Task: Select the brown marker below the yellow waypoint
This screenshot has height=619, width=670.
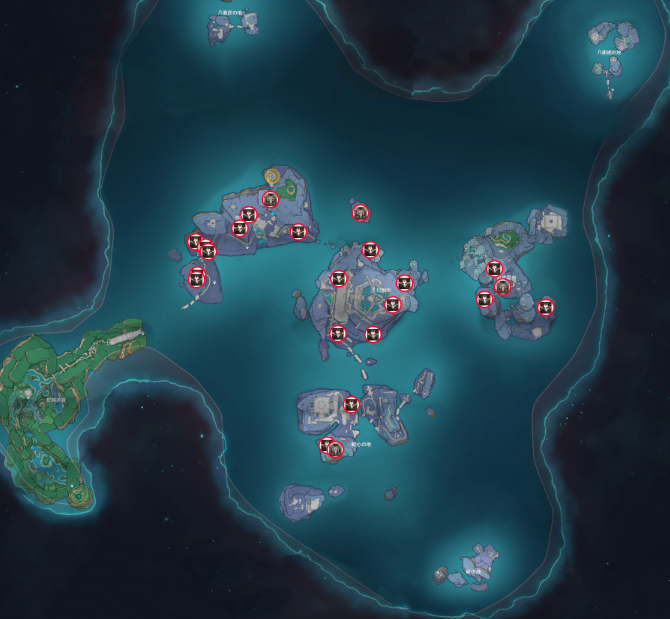Action: click(x=270, y=199)
